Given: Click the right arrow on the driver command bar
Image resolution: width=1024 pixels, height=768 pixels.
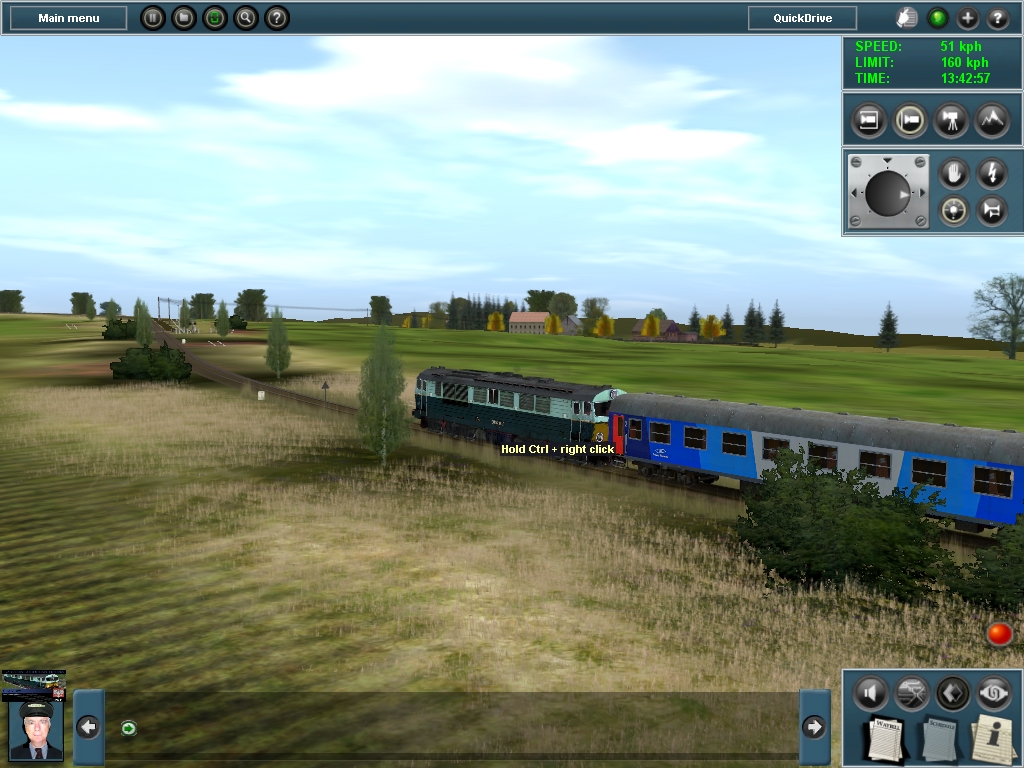Looking at the screenshot, I should (815, 727).
